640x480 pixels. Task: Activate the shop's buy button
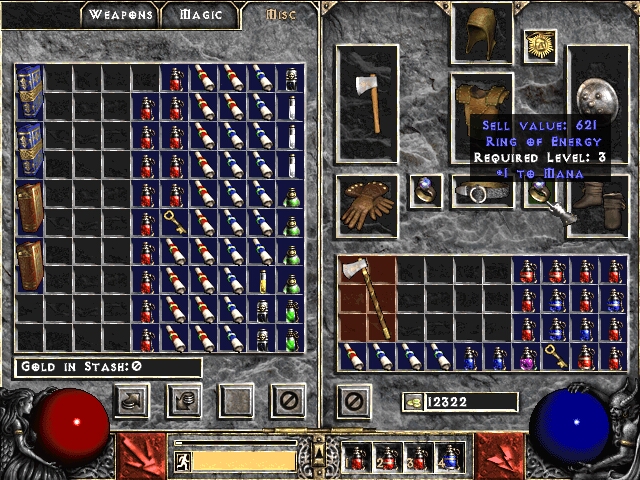pos(130,402)
